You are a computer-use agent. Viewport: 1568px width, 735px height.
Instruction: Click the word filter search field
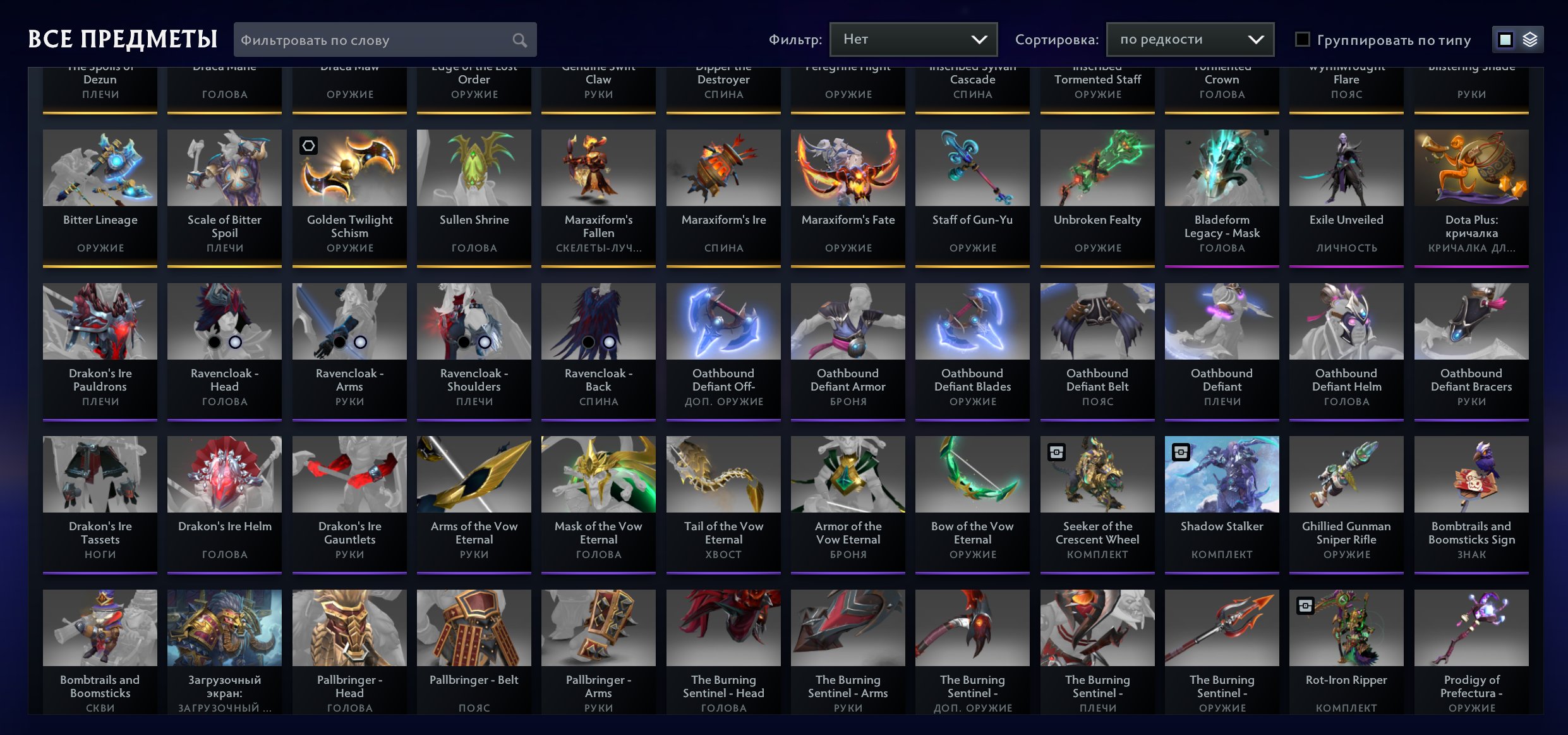tap(376, 40)
